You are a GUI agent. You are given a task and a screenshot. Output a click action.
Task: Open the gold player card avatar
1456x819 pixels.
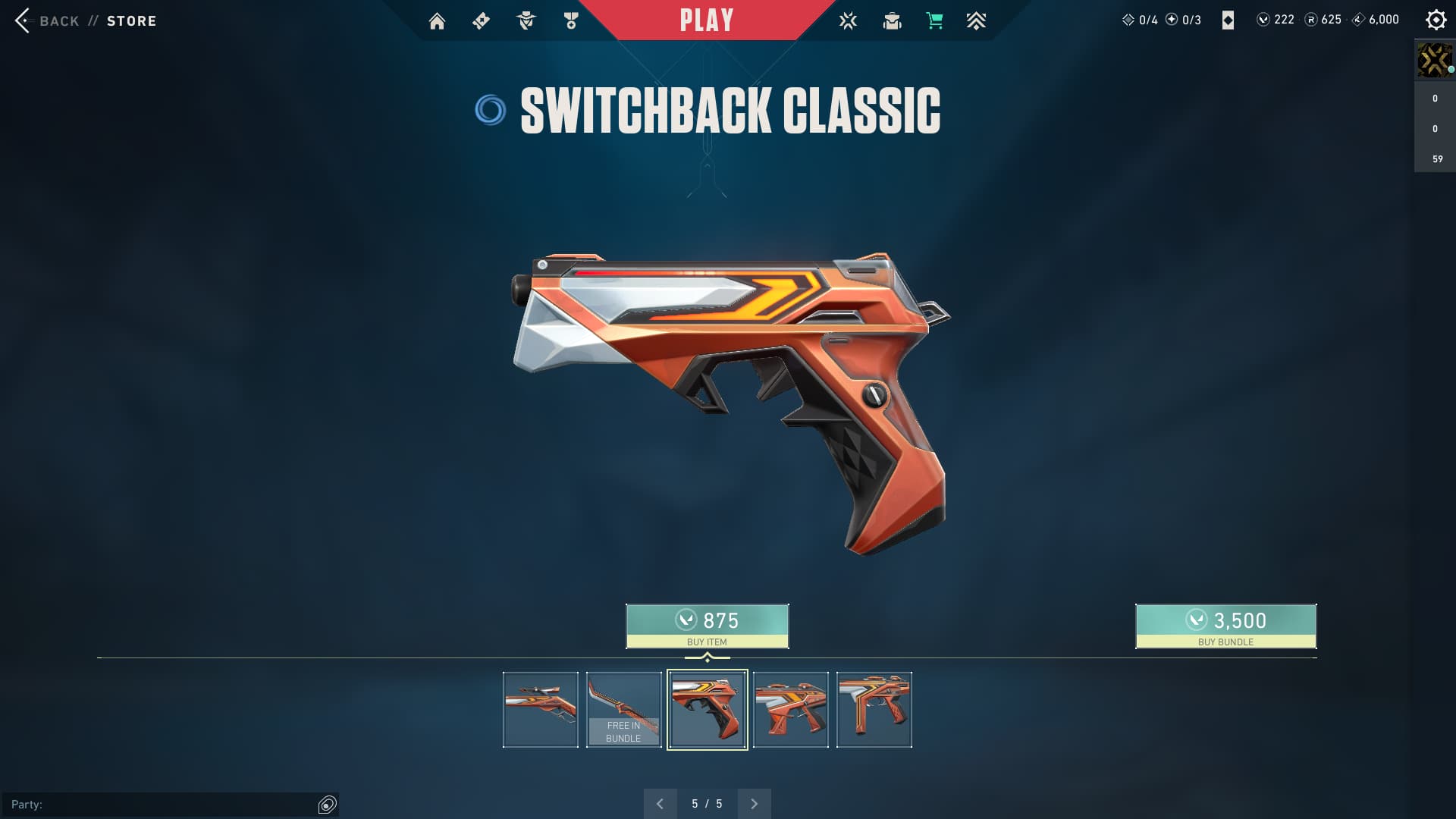(x=1434, y=60)
